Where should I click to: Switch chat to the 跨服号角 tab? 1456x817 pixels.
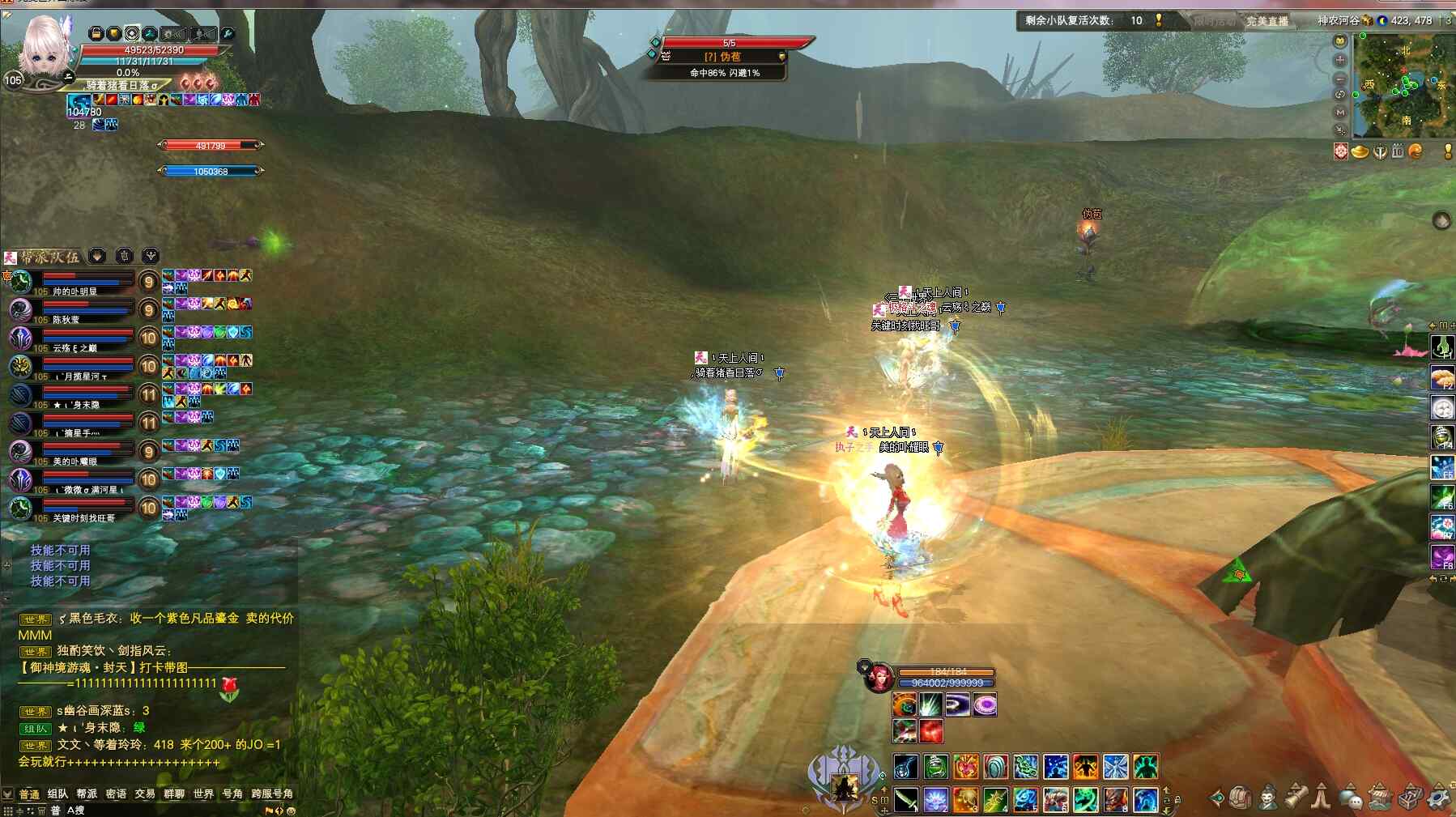pyautogui.click(x=272, y=794)
